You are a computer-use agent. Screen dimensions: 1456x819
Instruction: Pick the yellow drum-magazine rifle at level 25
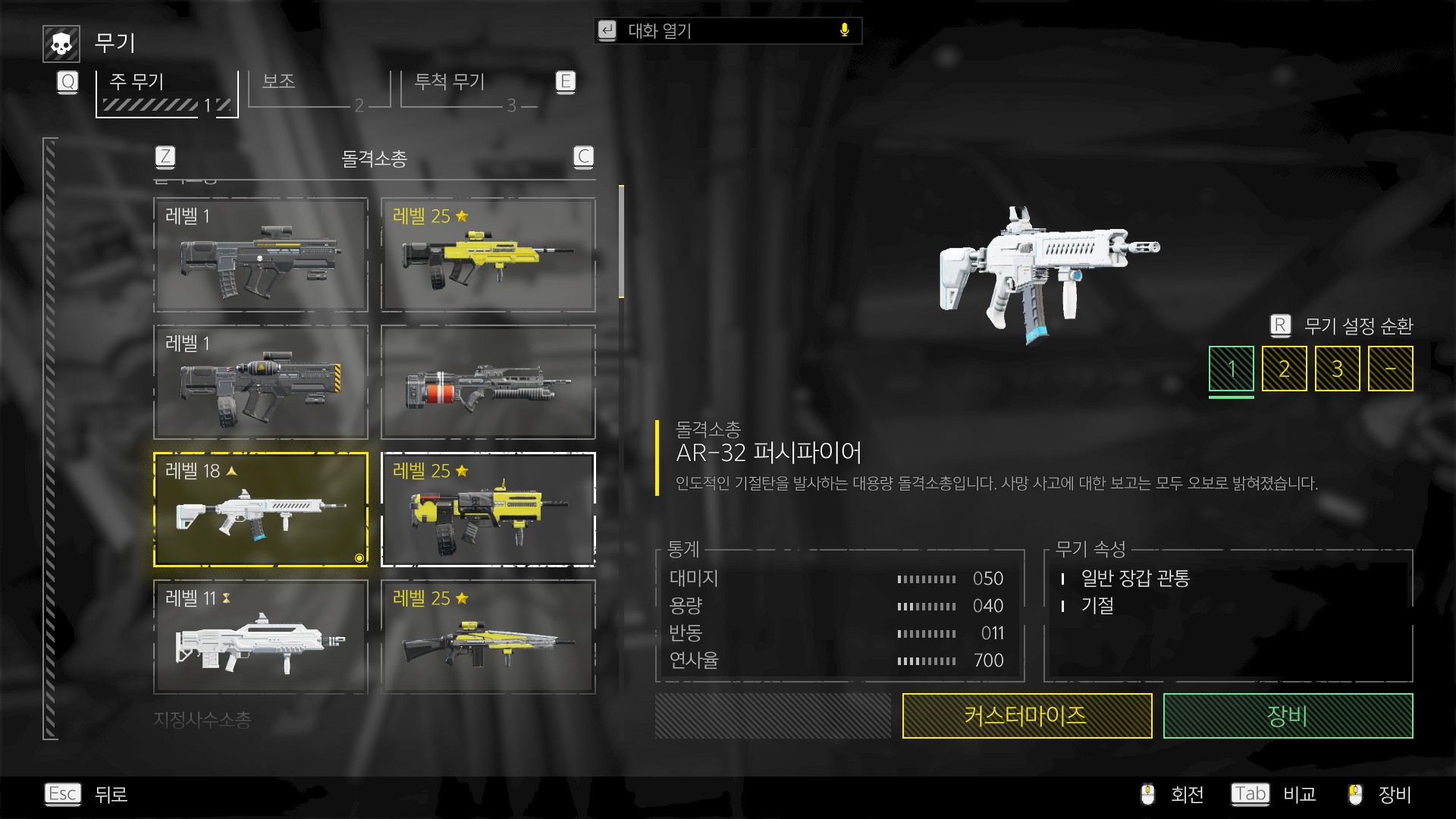tap(488, 255)
